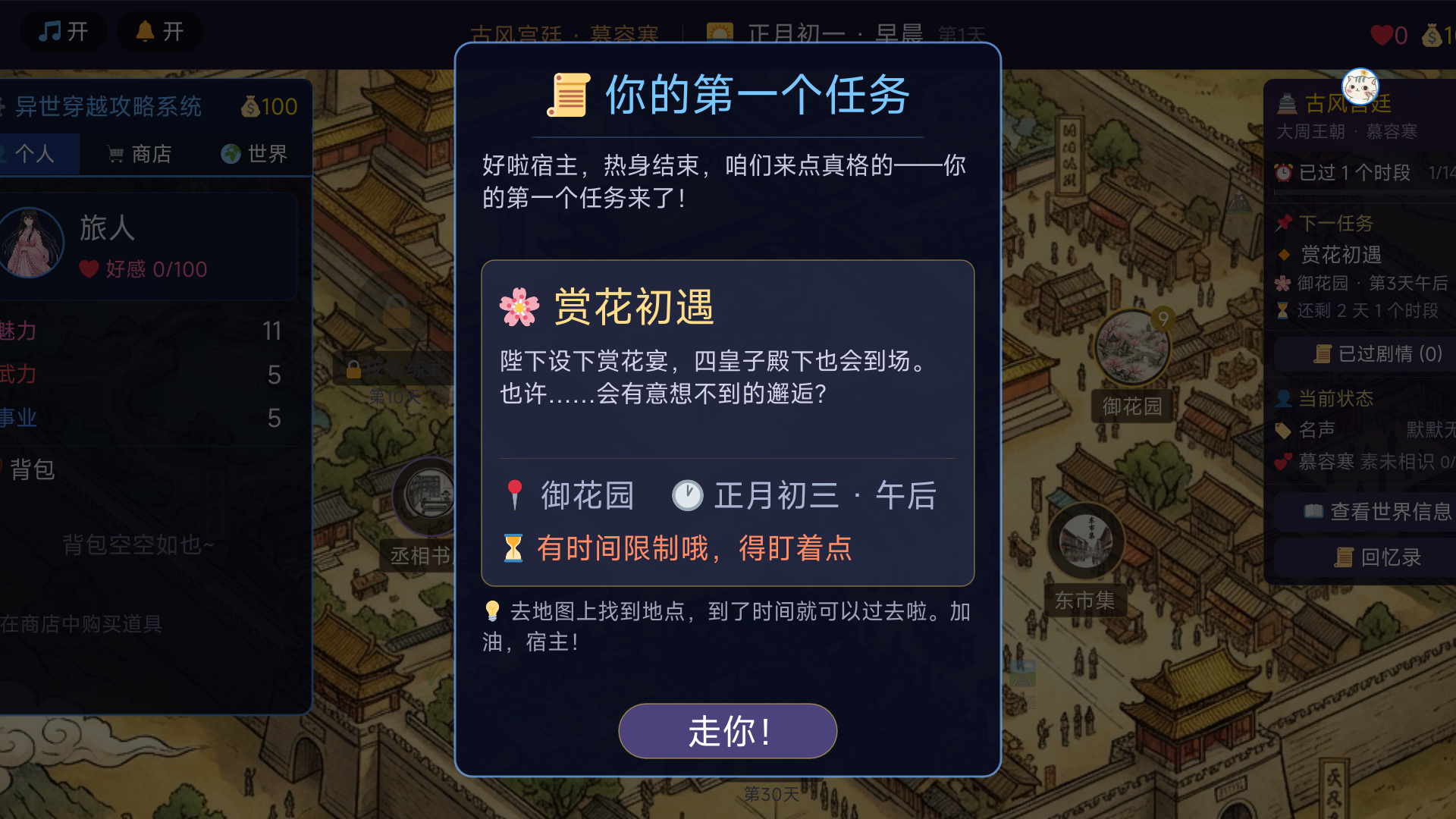The width and height of the screenshot is (1456, 819).
Task: Toggle the music switch off
Action: point(63,32)
